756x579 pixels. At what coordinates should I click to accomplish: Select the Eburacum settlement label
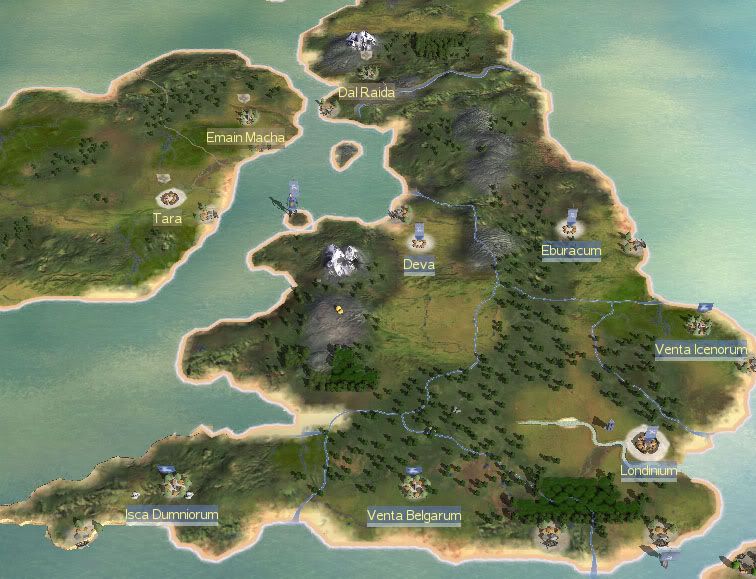coord(570,250)
